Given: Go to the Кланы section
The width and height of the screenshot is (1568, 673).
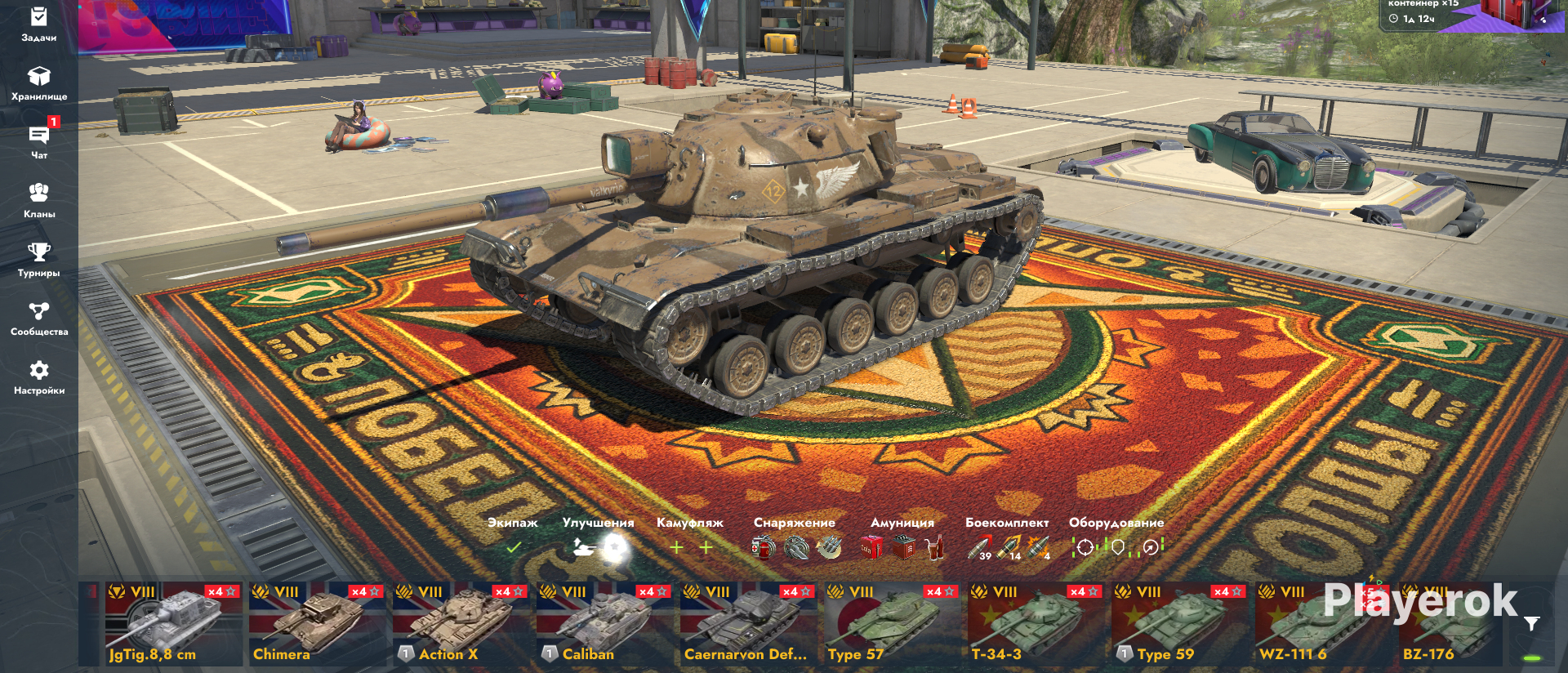Looking at the screenshot, I should pos(38,200).
